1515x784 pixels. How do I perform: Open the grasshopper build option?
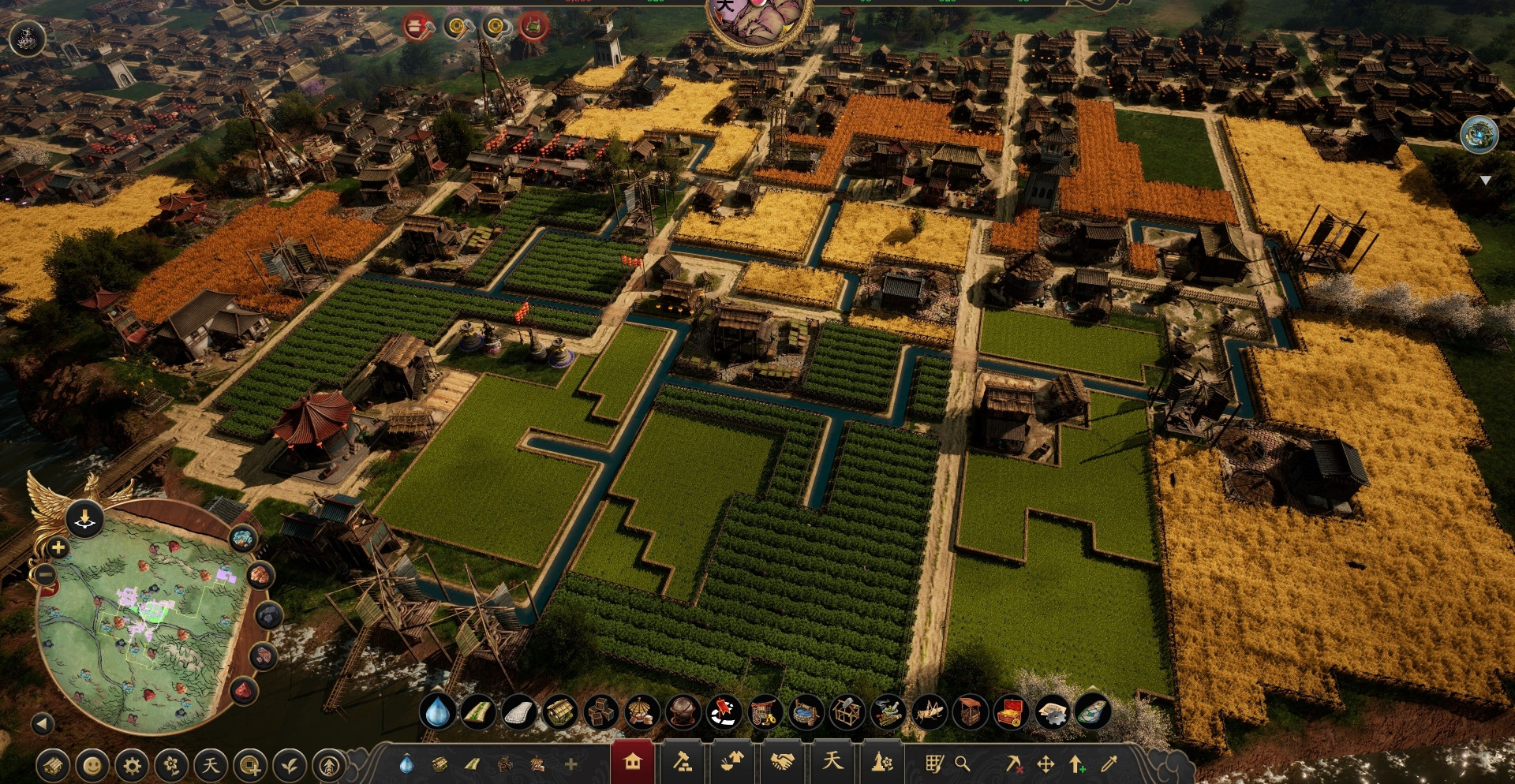[x=929, y=712]
